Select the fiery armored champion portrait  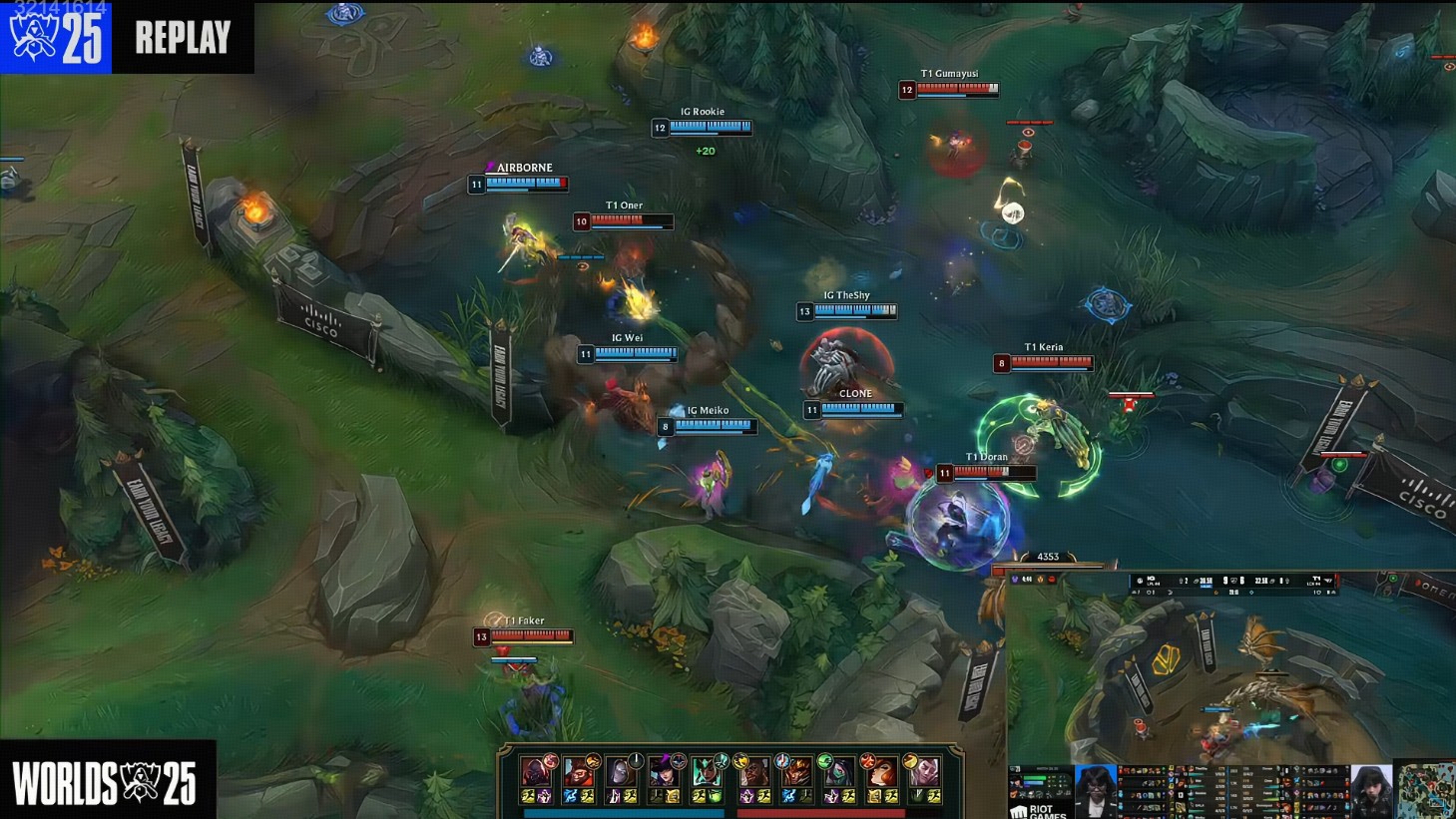(797, 773)
